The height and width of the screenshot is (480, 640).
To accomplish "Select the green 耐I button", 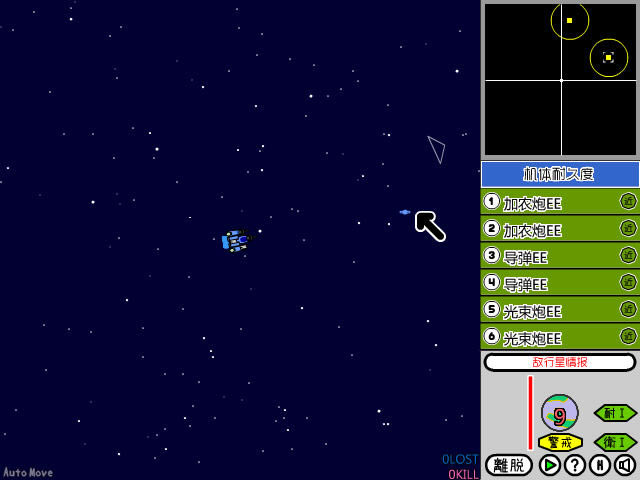I will click(x=615, y=412).
